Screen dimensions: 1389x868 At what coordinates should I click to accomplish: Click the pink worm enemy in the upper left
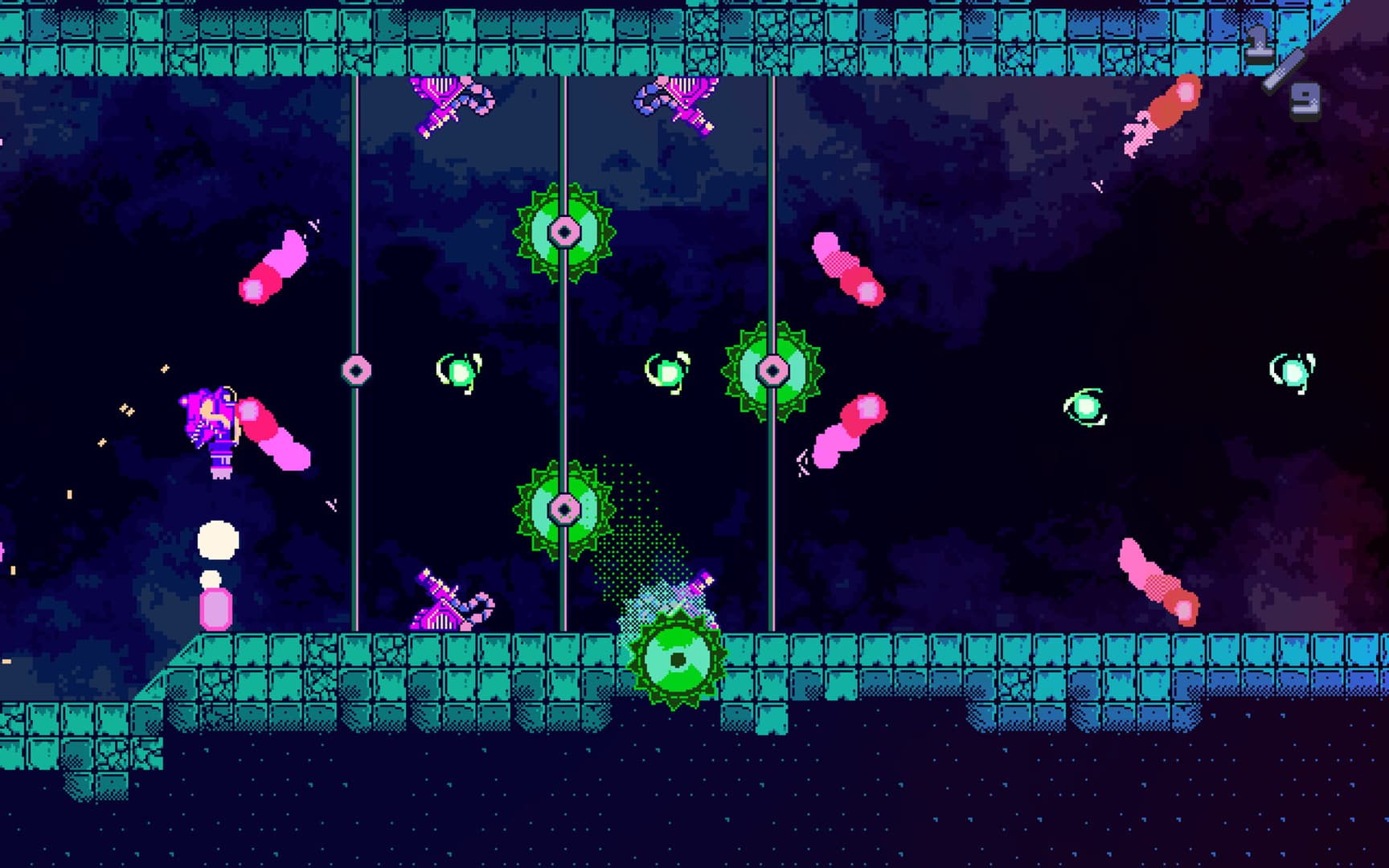coord(273,265)
